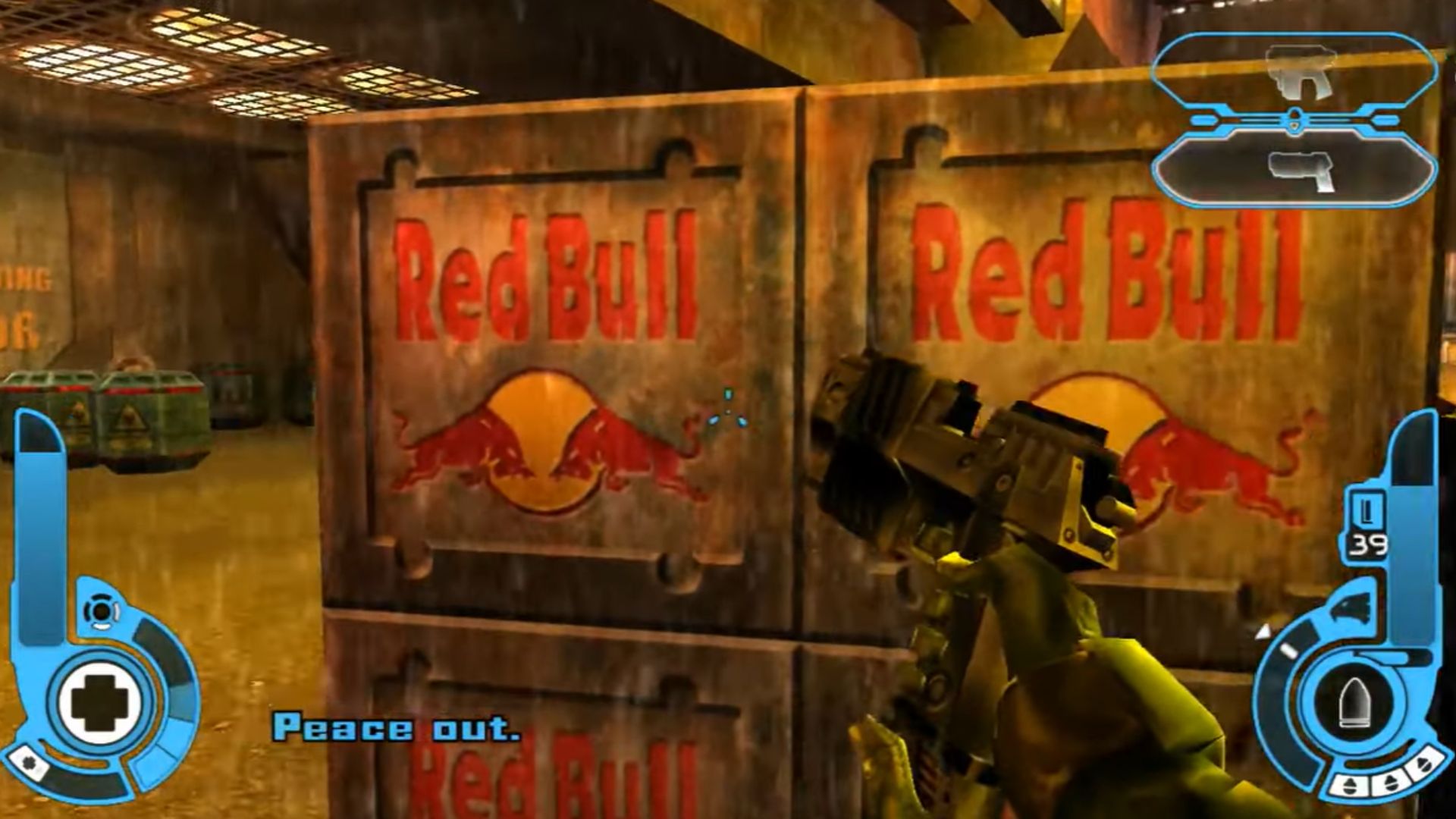Click the ammo counter reading 39
This screenshot has width=1456, height=819.
(1367, 543)
